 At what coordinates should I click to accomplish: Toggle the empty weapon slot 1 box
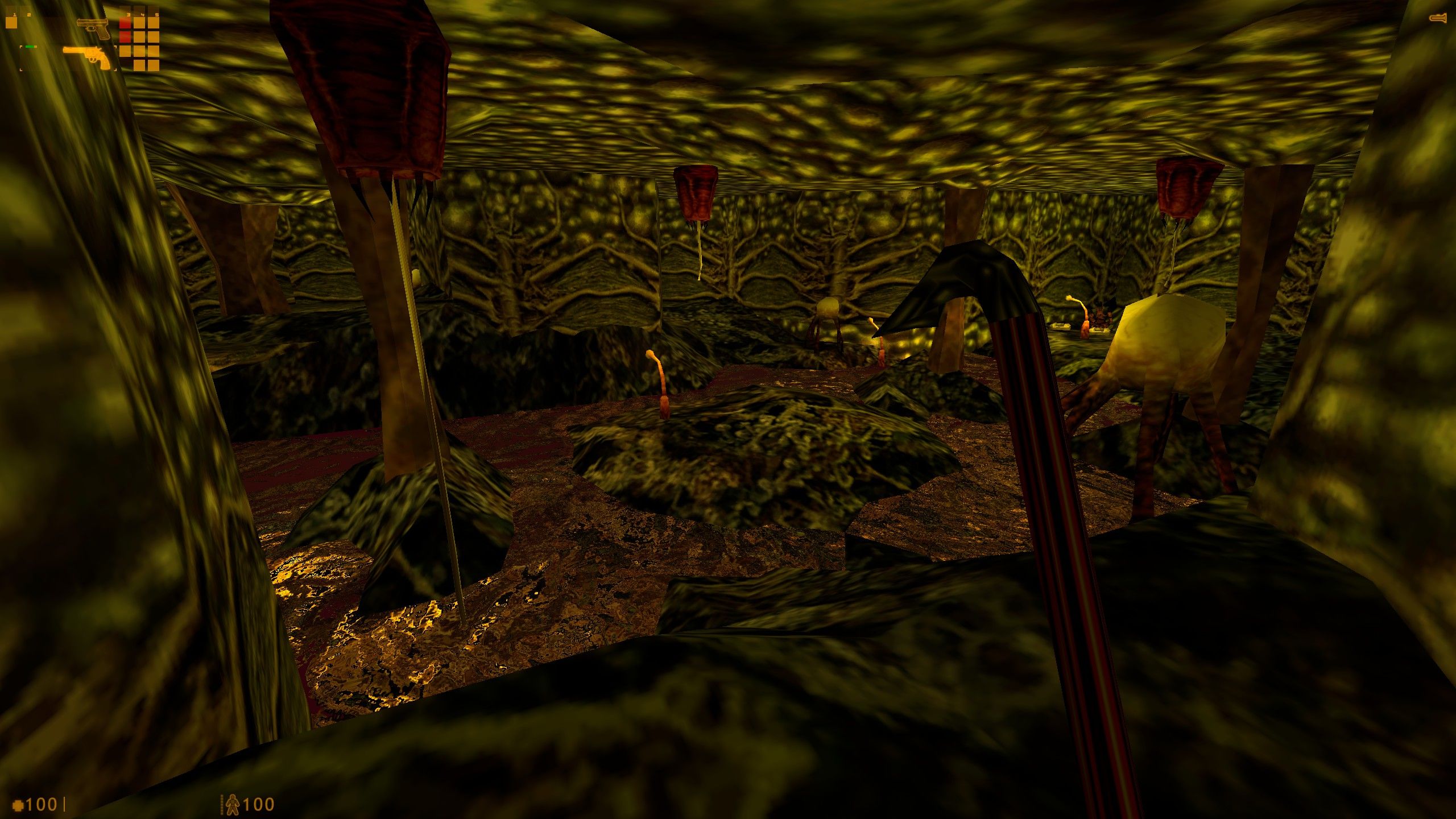point(11,24)
